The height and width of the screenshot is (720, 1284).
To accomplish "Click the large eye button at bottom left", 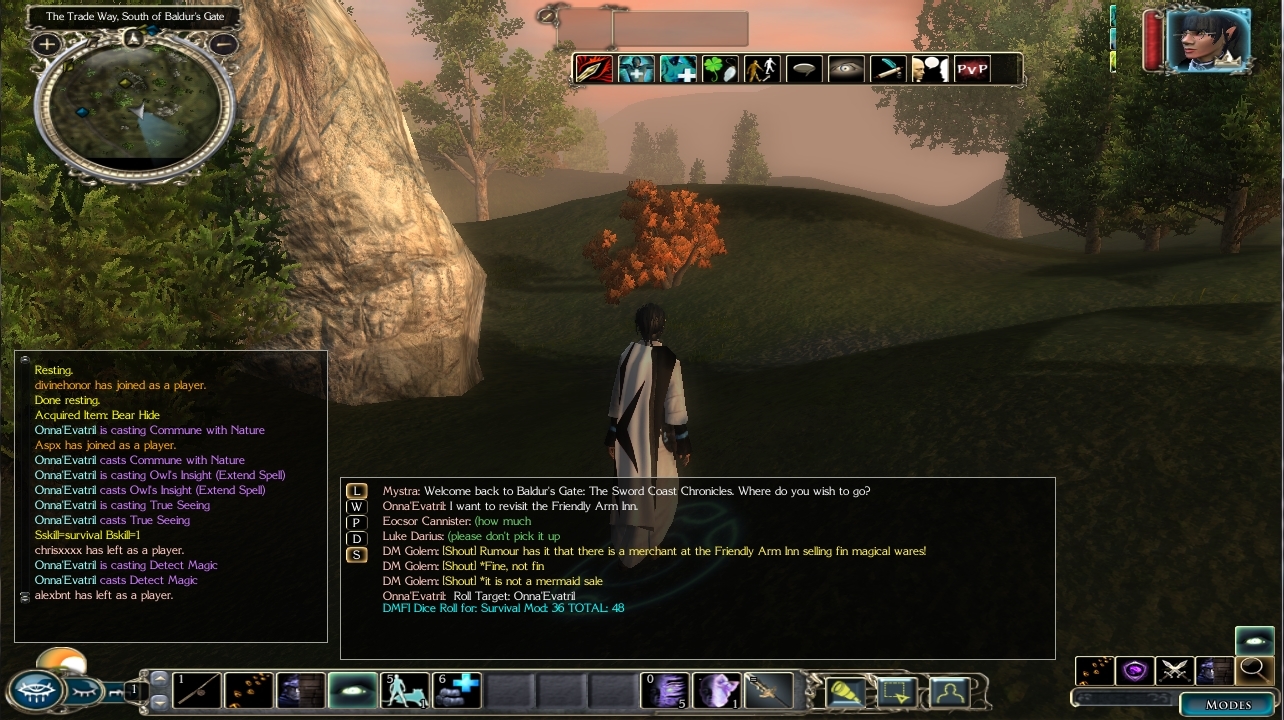I will coord(36,691).
